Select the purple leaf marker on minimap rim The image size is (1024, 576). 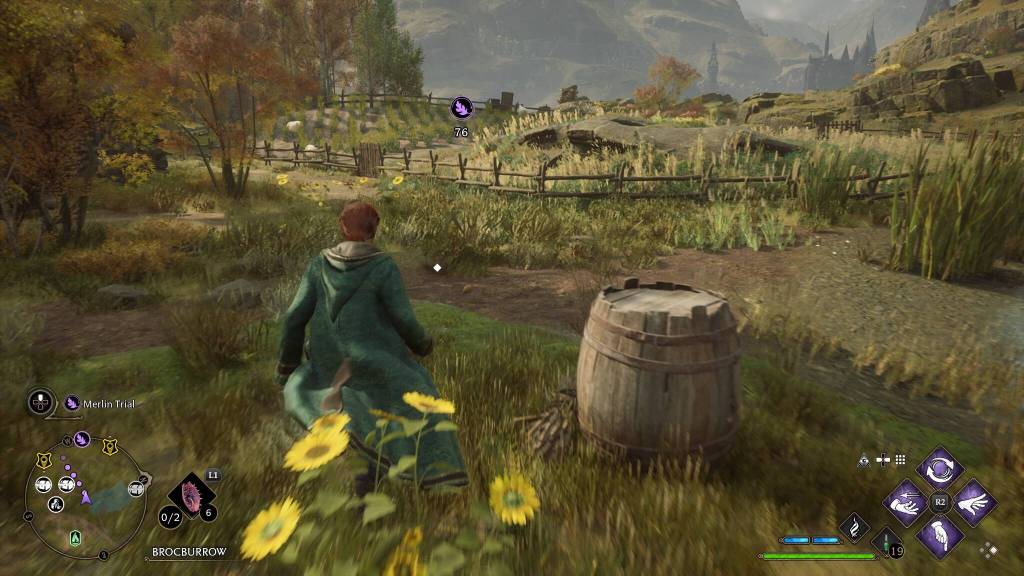coord(82,439)
